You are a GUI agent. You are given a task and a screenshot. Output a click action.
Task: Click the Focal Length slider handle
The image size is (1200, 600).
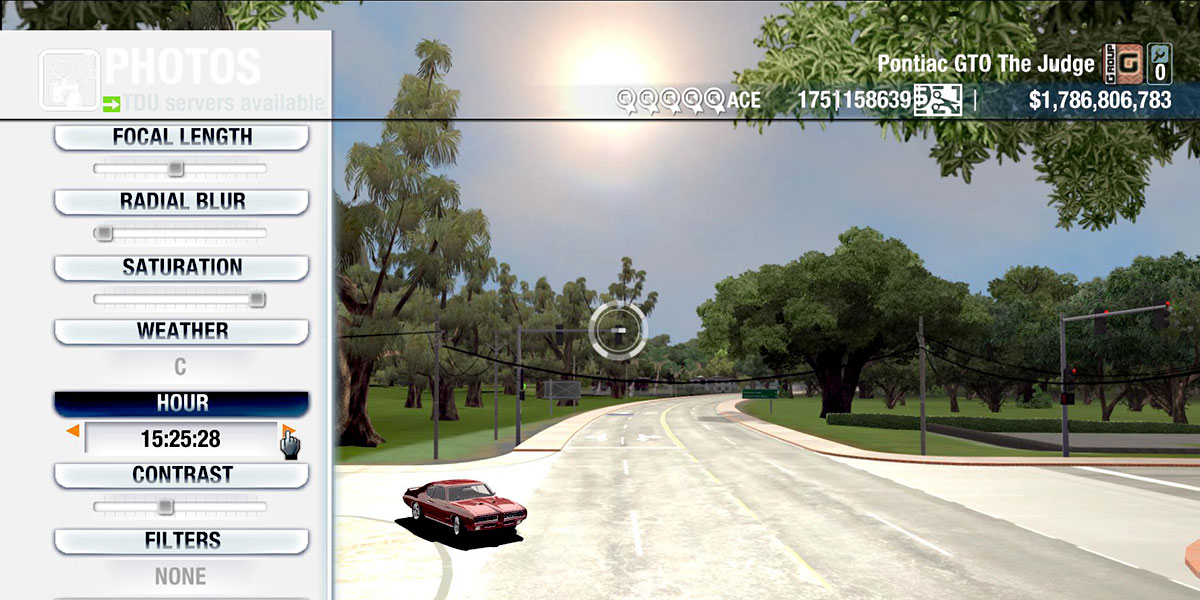coord(175,168)
